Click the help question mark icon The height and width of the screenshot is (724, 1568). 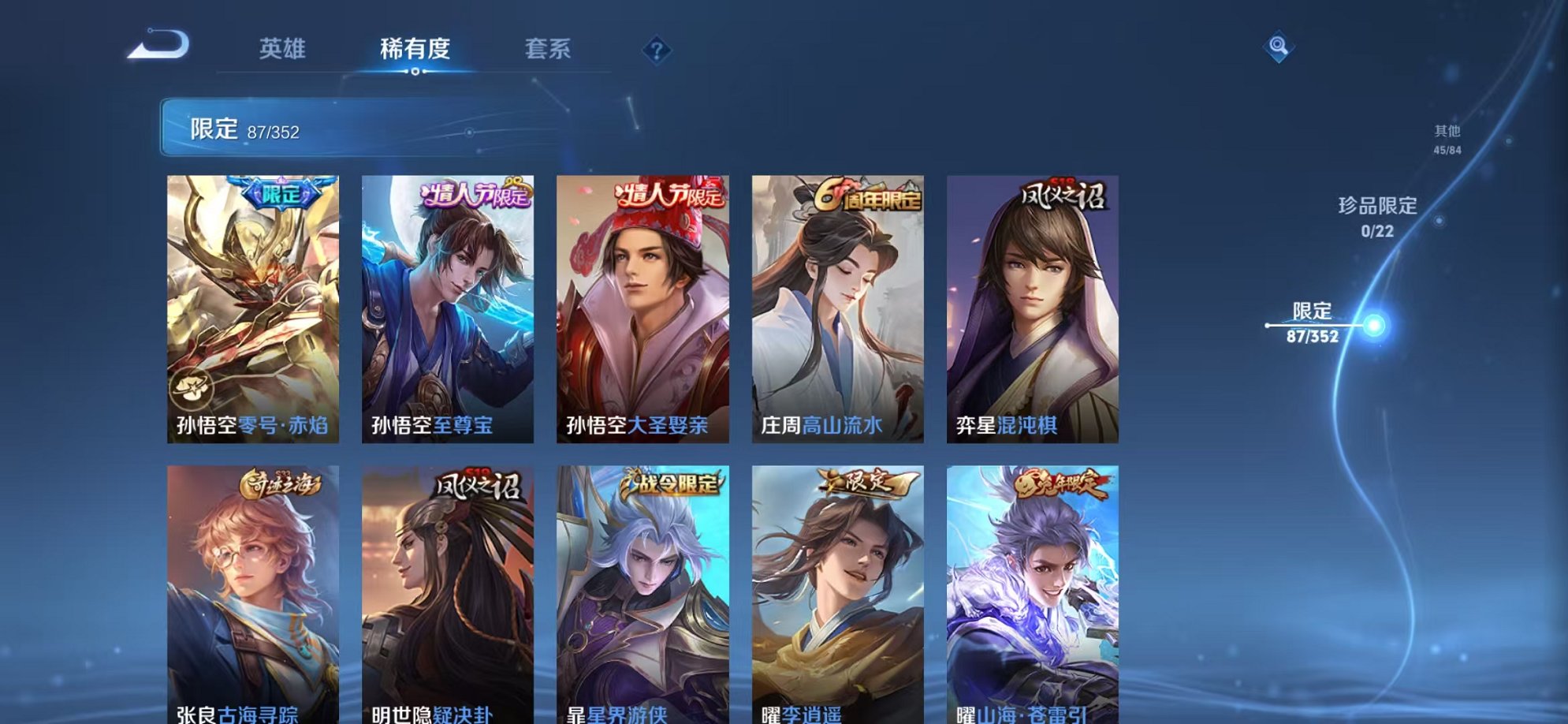[654, 50]
